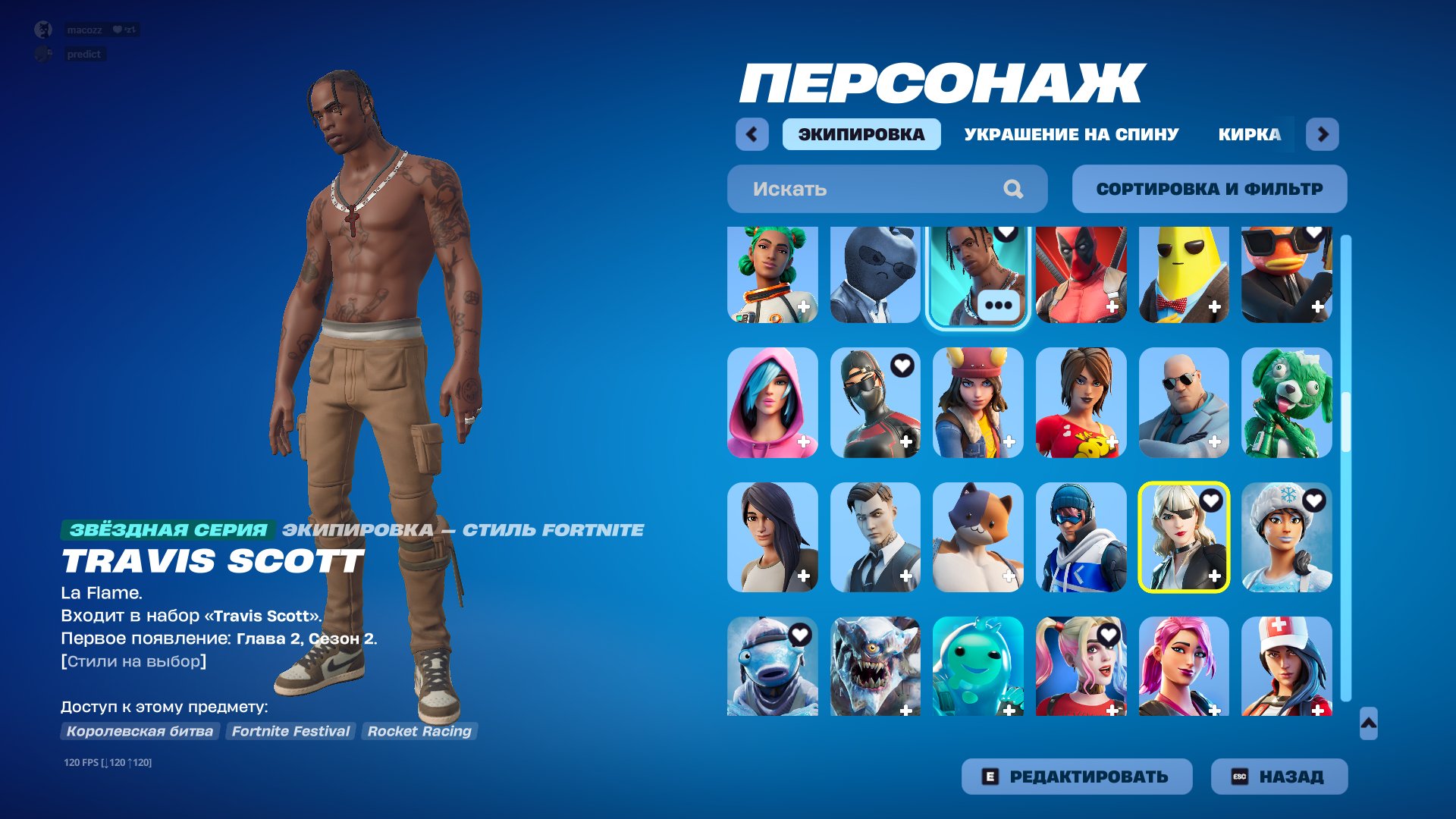Image resolution: width=1456 pixels, height=819 pixels.
Task: Switch to the КИРКА tab
Action: tap(1248, 134)
